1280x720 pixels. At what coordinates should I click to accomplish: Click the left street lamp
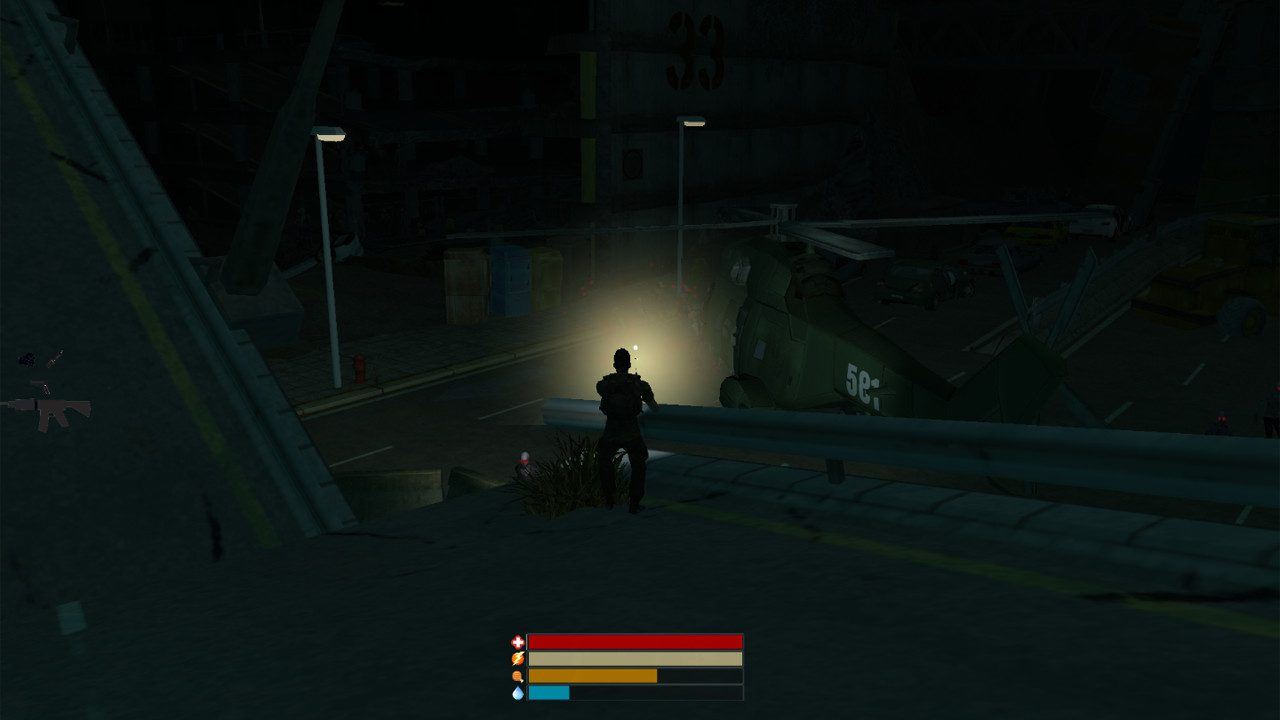tap(330, 135)
